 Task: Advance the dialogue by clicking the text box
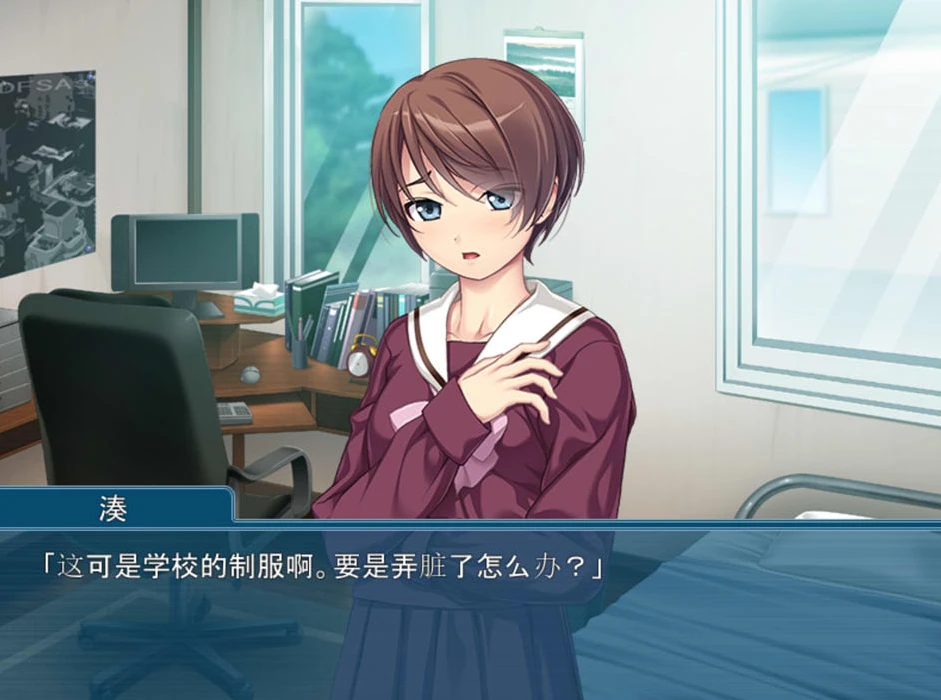click(x=470, y=610)
